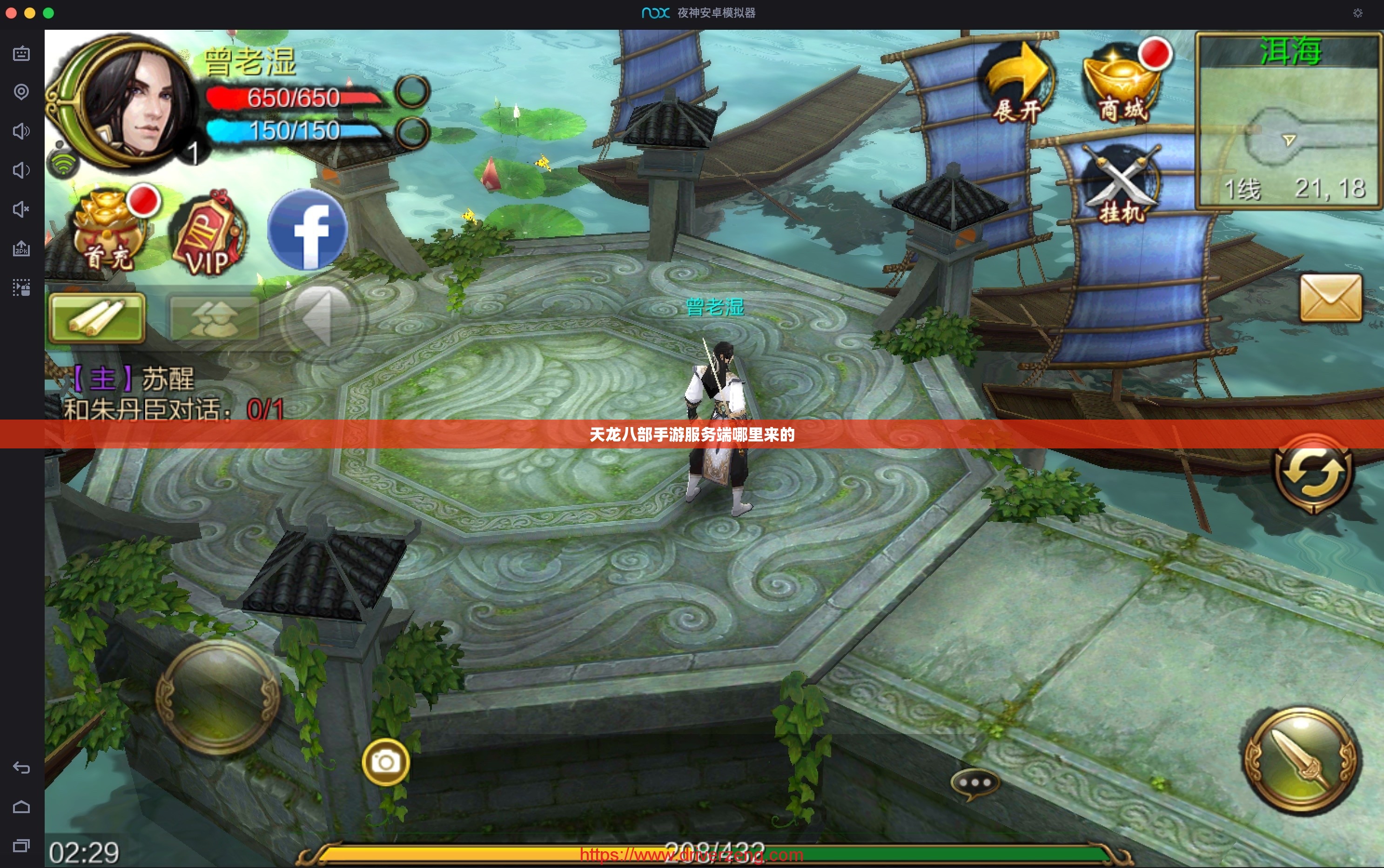Attack with the sword skill button

[1300, 760]
